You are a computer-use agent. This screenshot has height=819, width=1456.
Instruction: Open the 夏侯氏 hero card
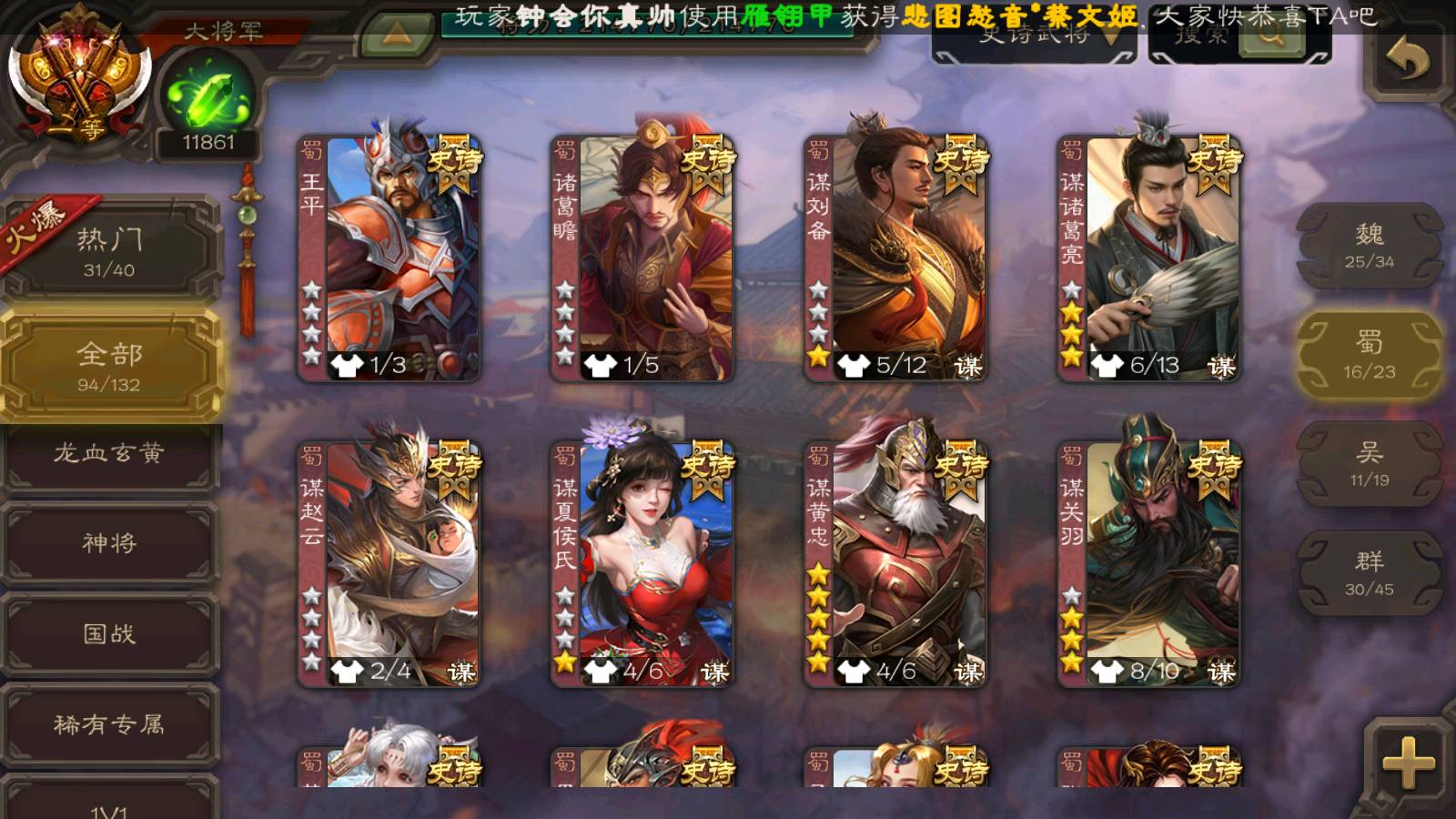click(x=642, y=564)
